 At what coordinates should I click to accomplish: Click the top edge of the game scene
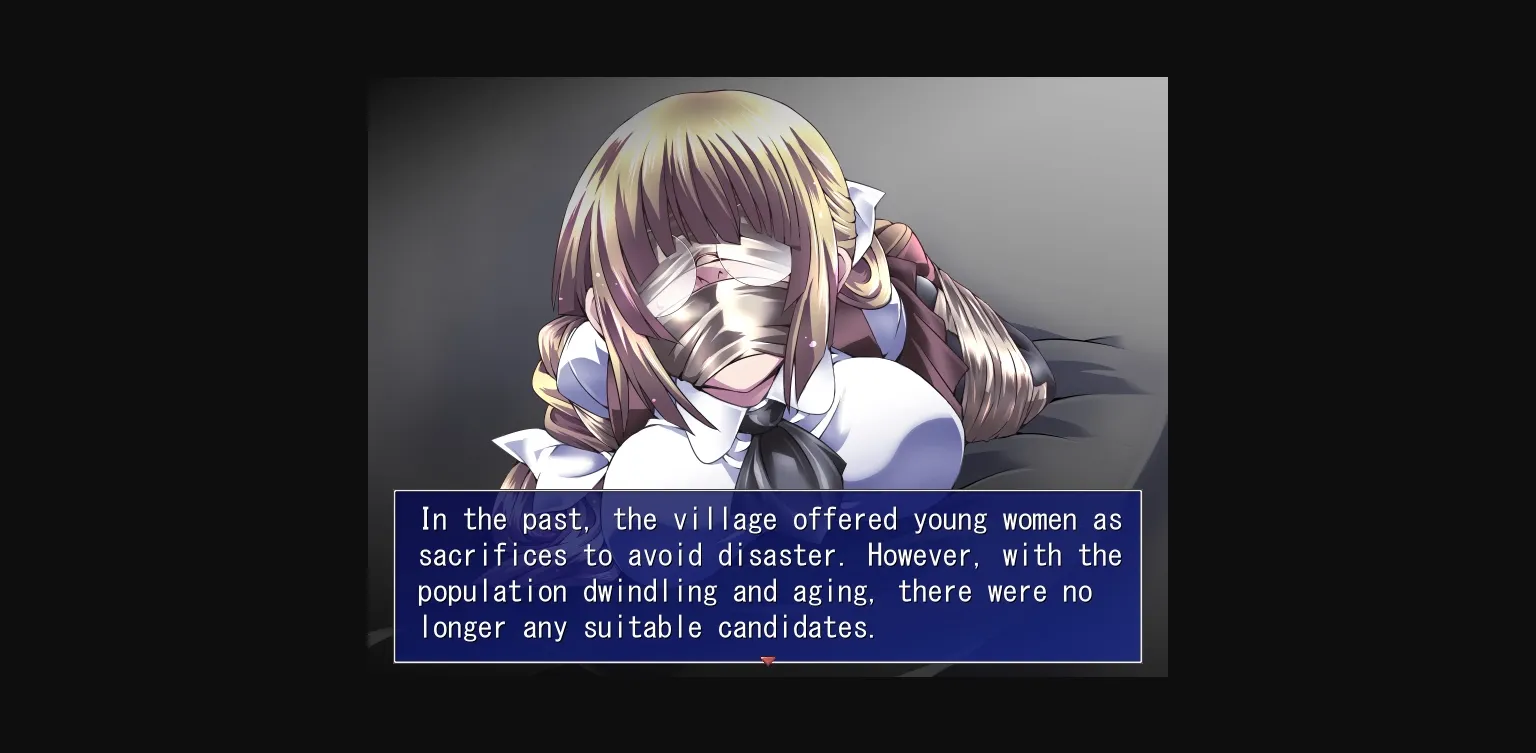click(768, 80)
